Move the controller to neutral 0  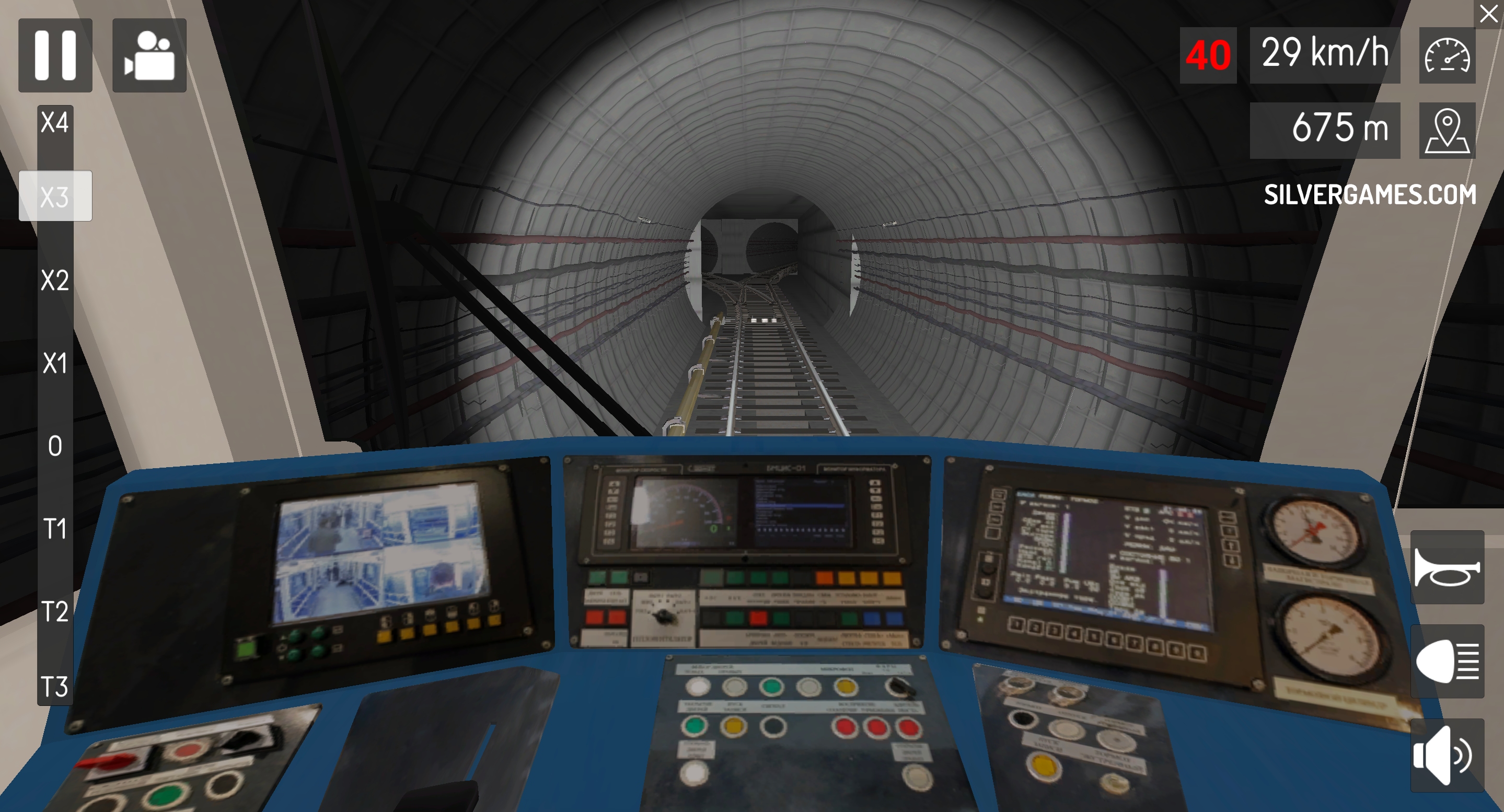pos(55,446)
